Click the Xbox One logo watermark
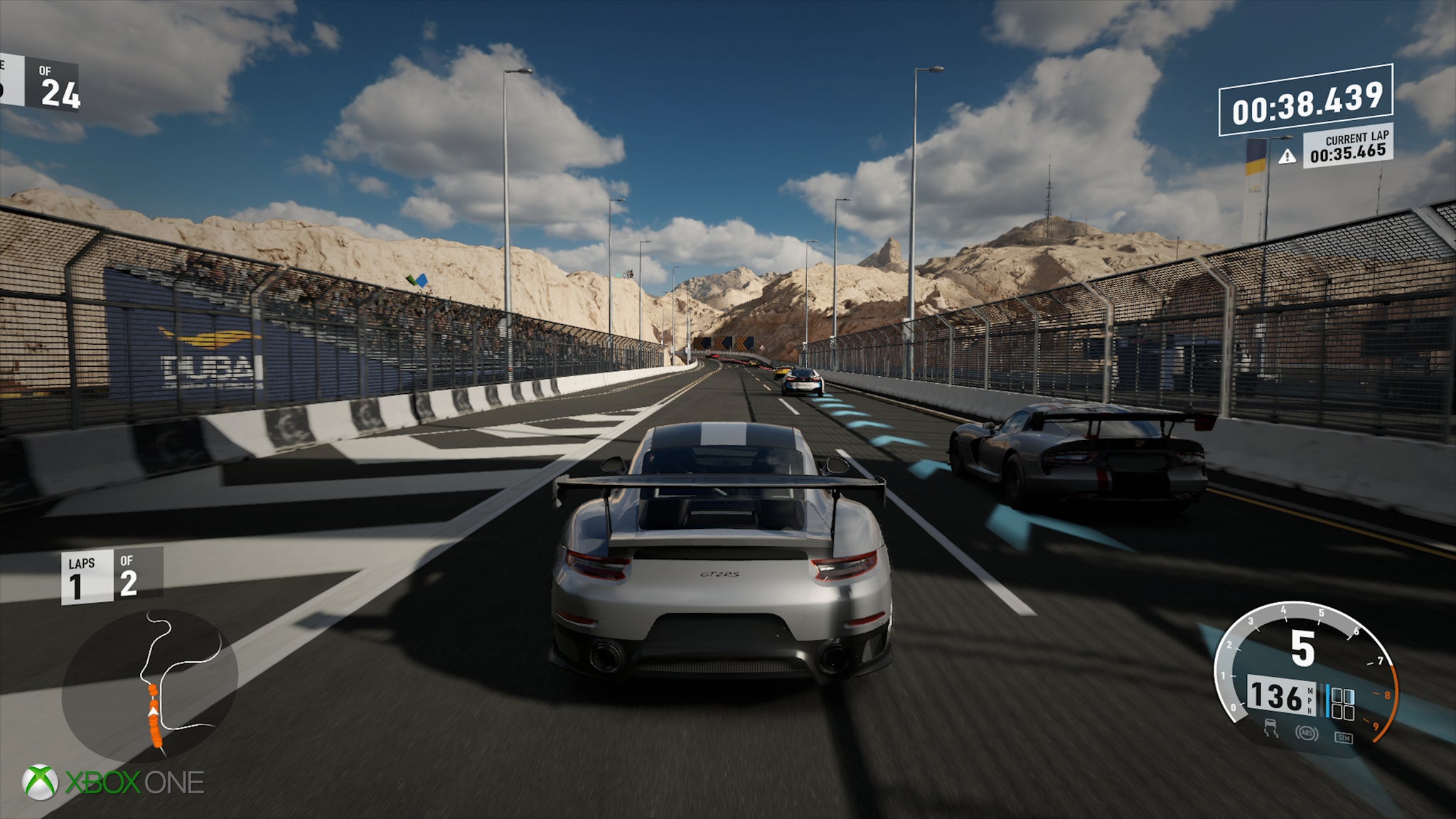Screen dimensions: 1456x819 point(114,782)
